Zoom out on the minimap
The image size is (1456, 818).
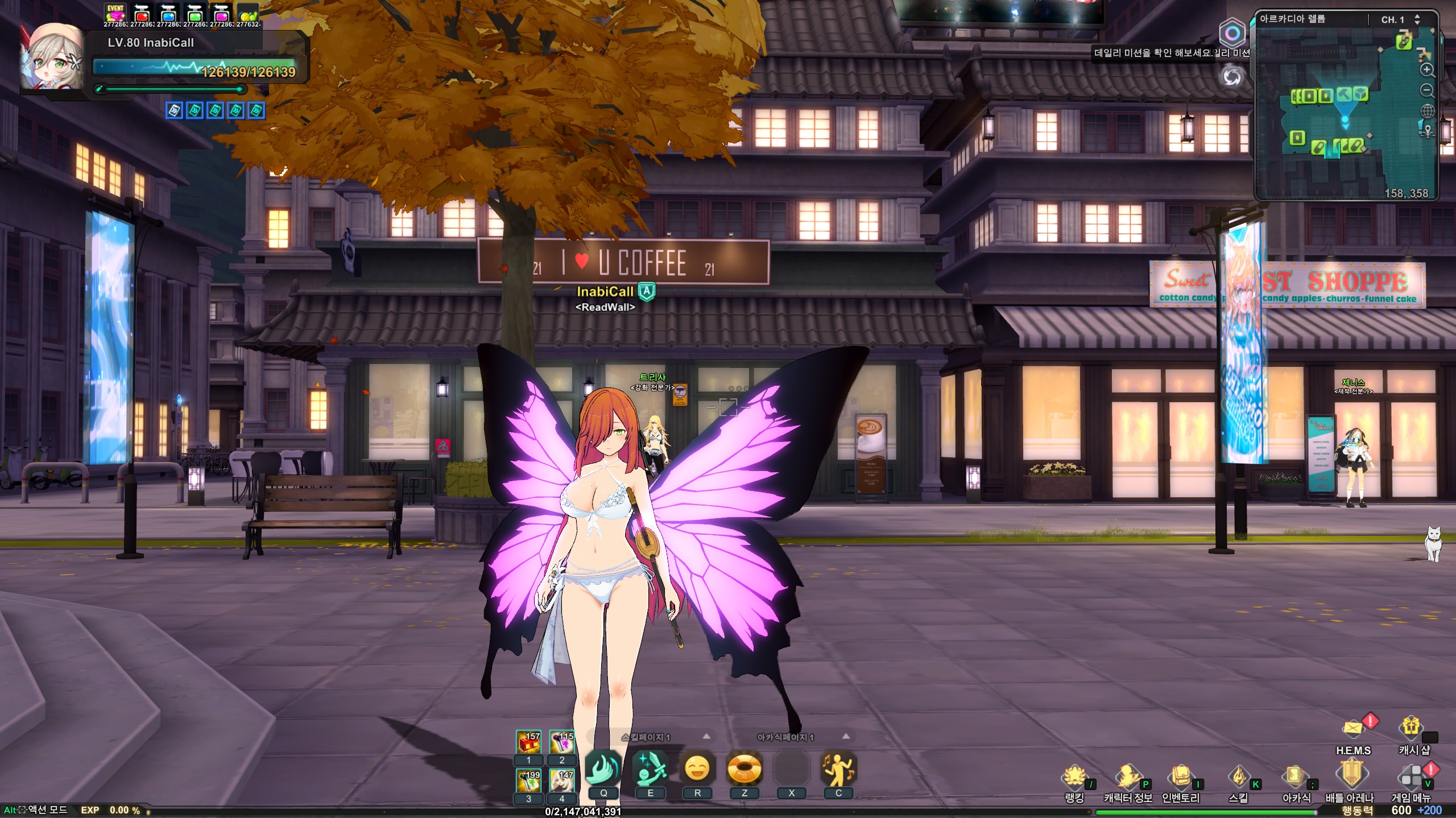click(1427, 90)
